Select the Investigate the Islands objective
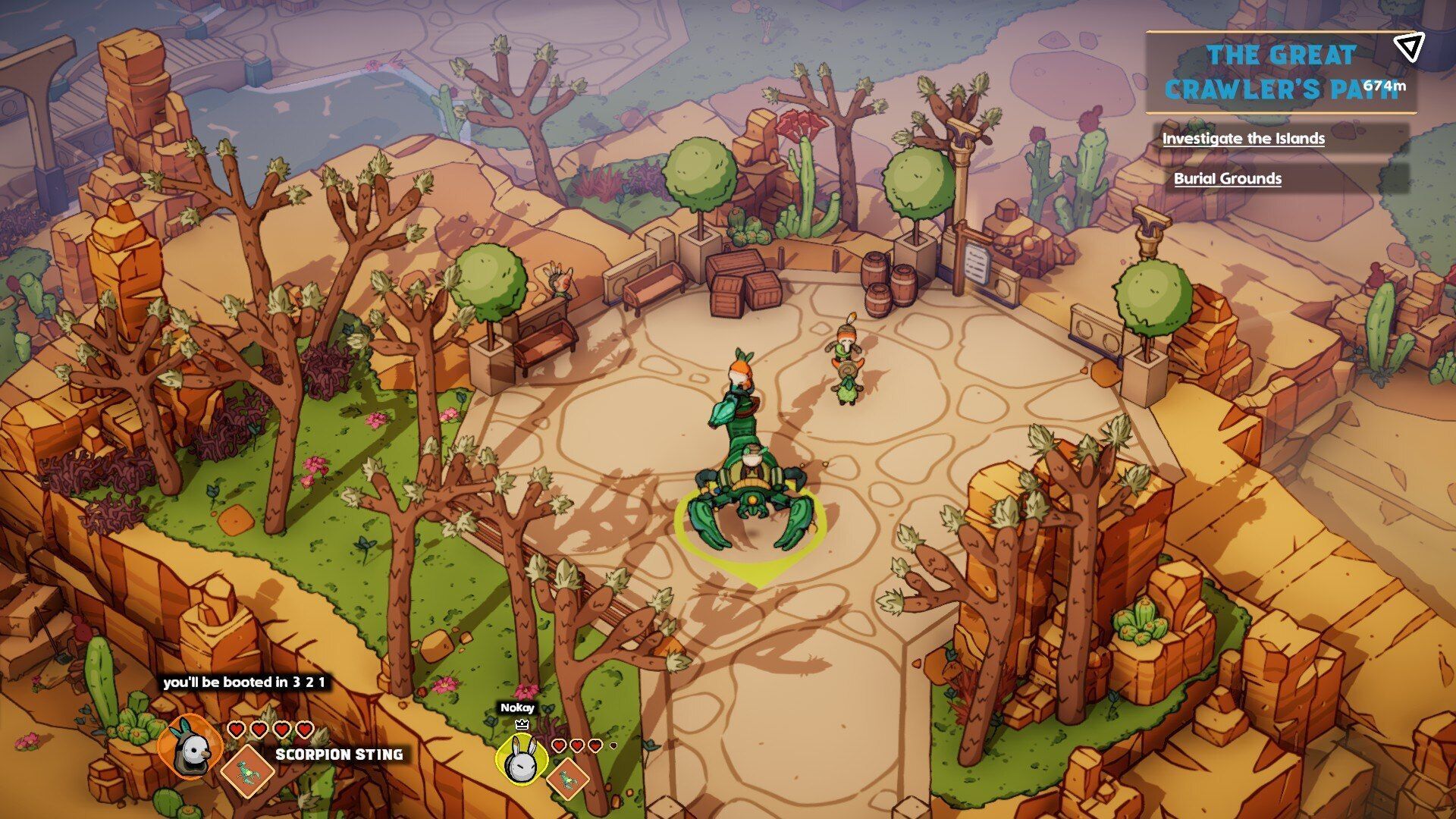1456x819 pixels. (x=1243, y=139)
